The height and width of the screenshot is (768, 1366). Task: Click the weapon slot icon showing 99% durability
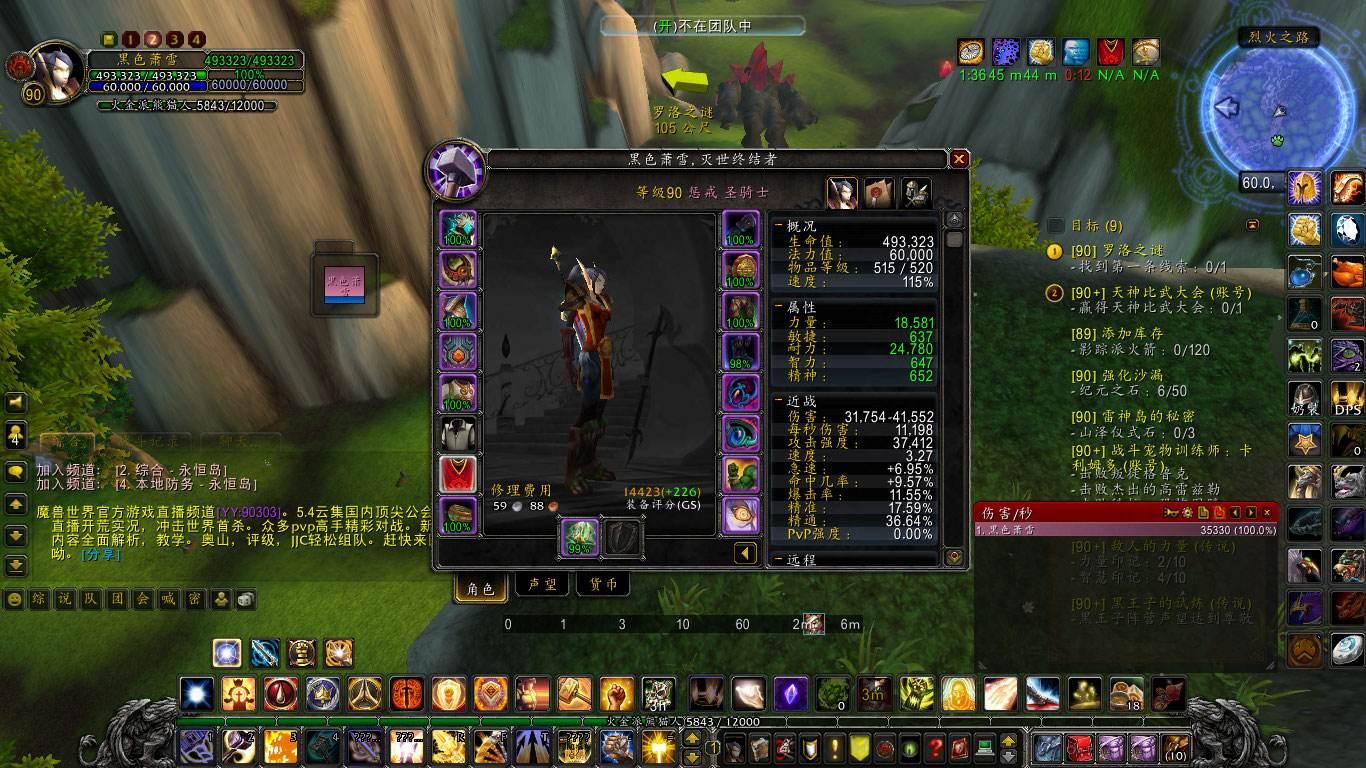[578, 537]
